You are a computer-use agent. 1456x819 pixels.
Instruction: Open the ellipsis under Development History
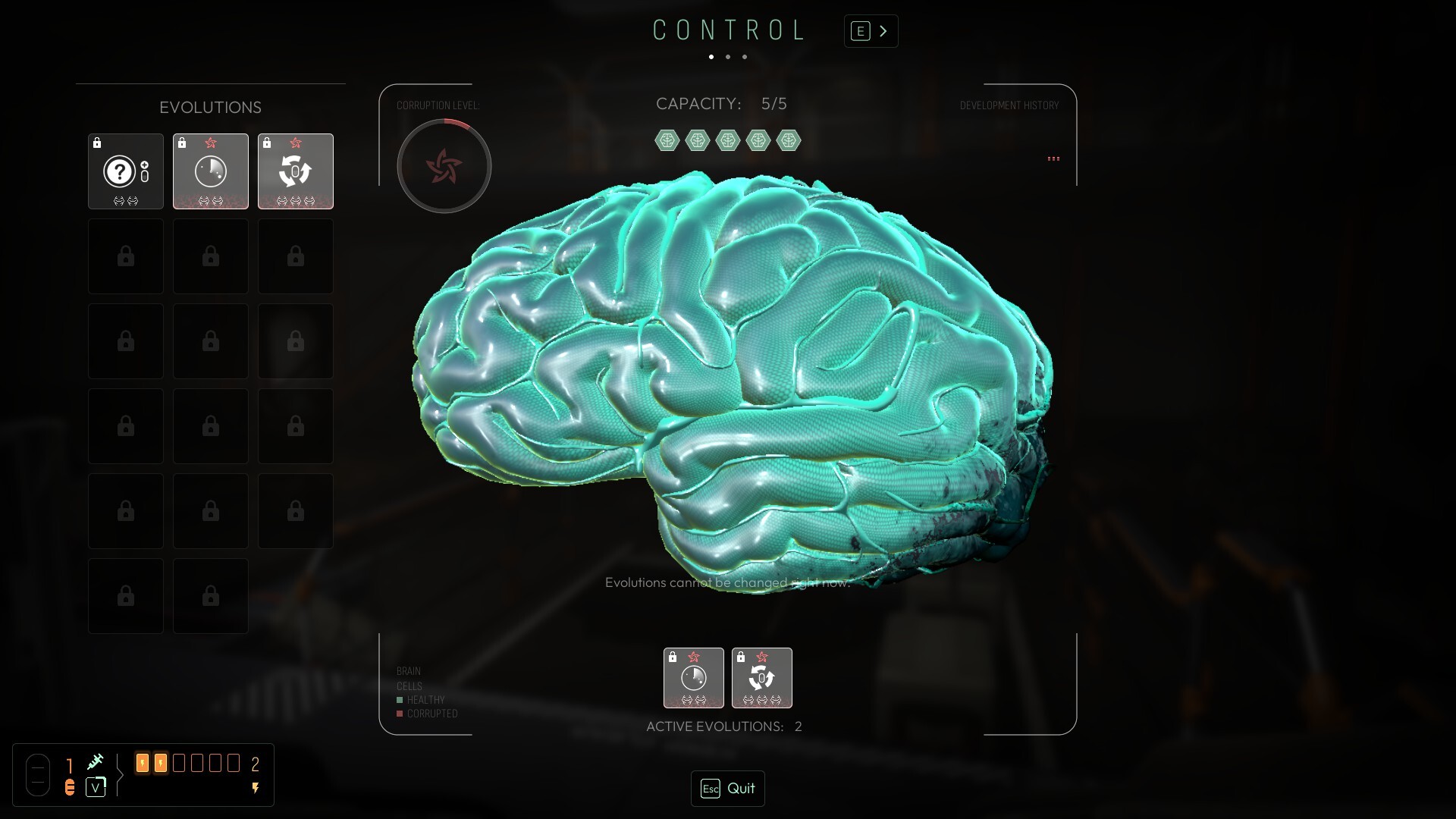[1053, 158]
